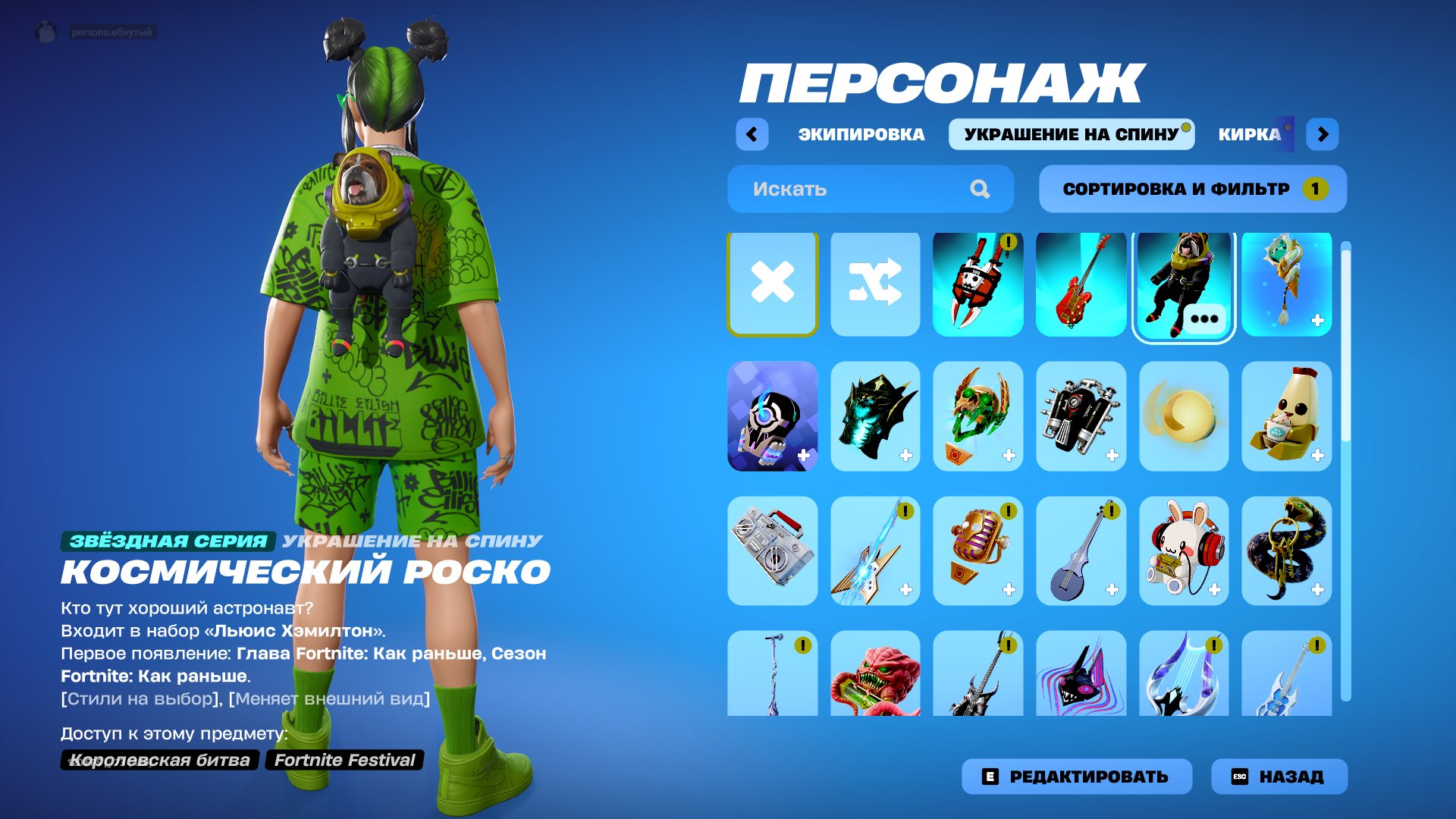
Task: Equip the jellyfish back bling
Action: (x=1287, y=284)
